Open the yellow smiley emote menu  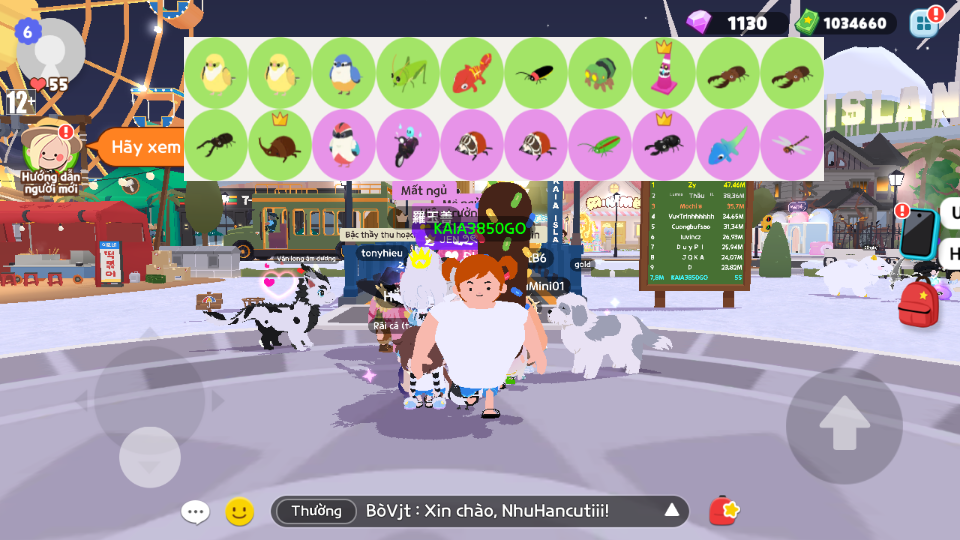pyautogui.click(x=239, y=512)
